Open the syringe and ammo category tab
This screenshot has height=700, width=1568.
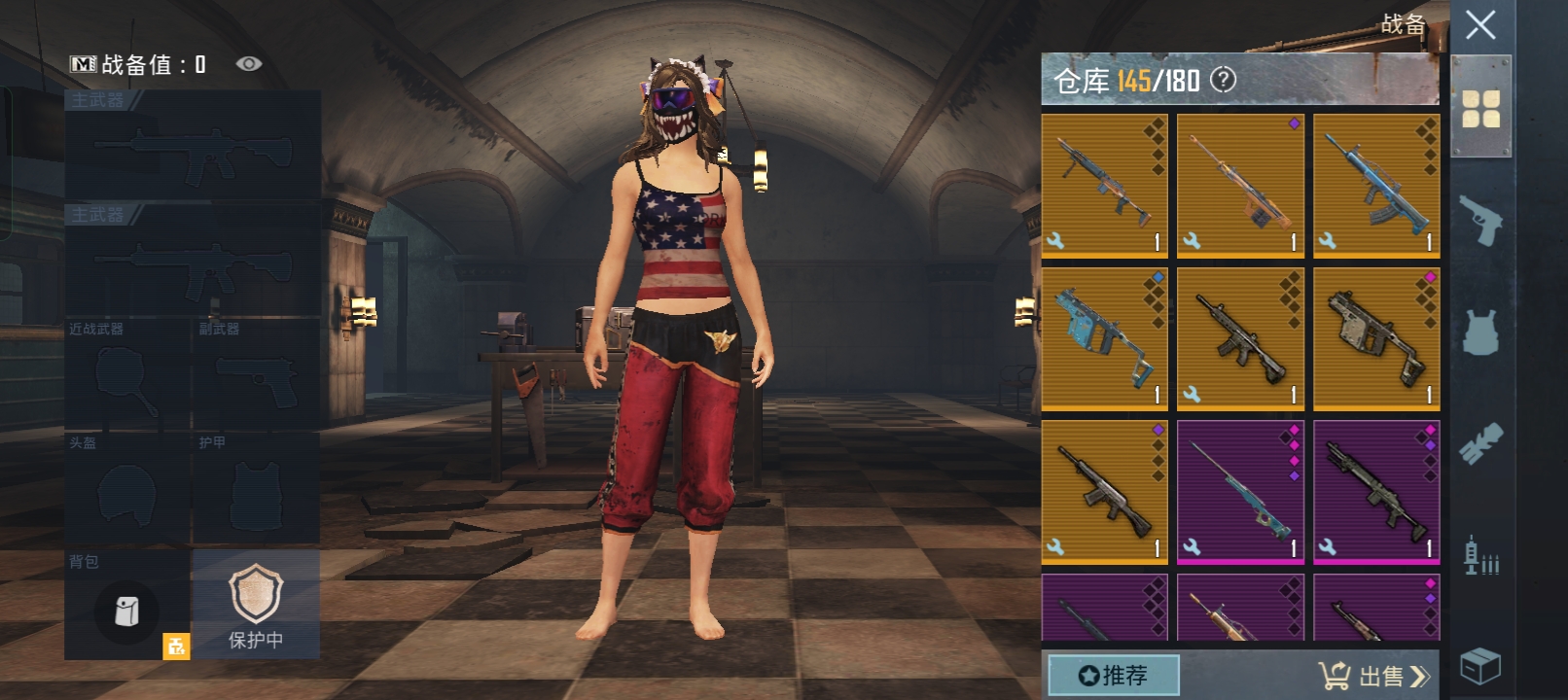coord(1480,555)
